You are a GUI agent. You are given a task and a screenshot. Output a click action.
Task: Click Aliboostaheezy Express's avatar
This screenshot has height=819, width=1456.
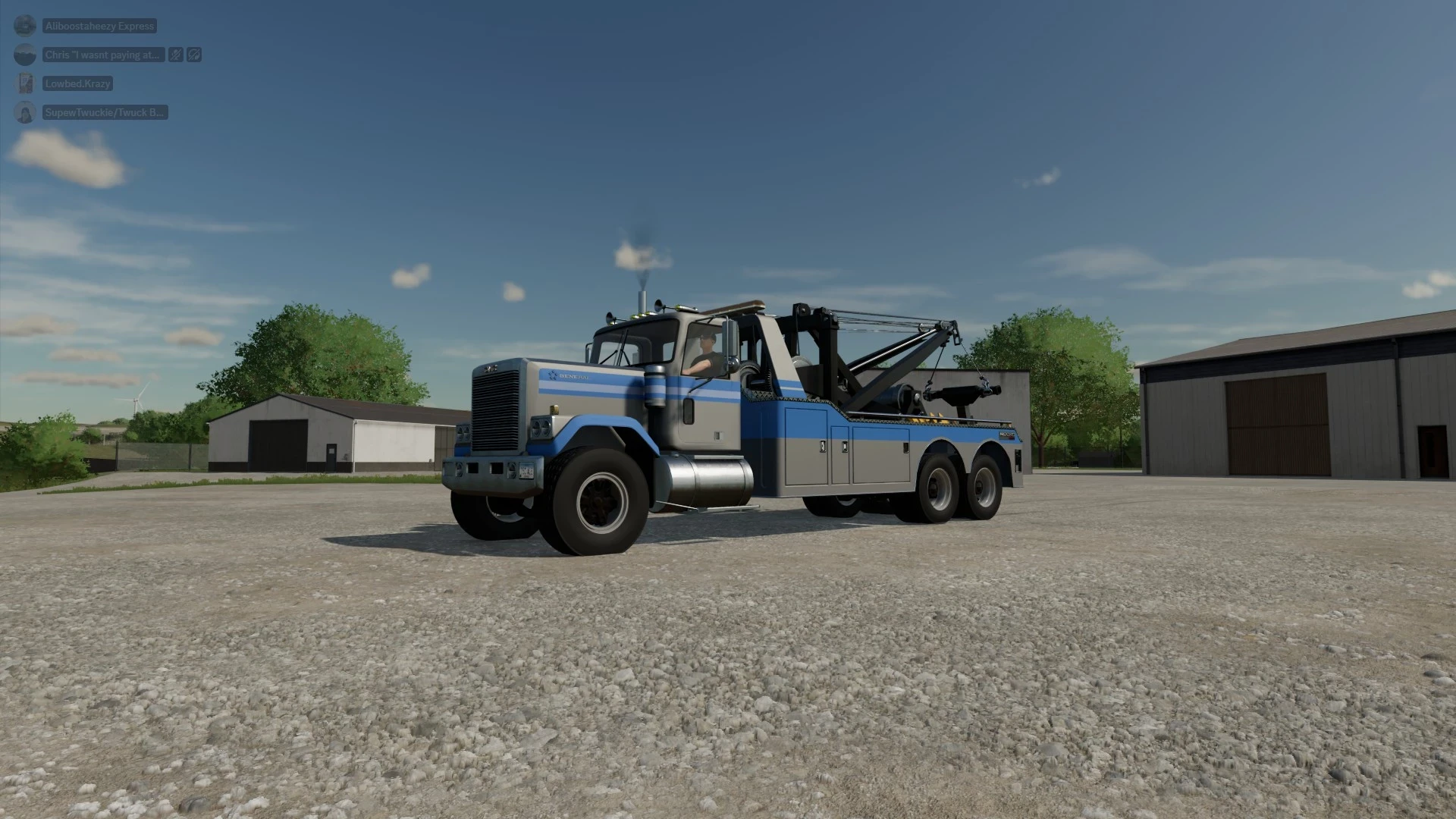tap(25, 25)
